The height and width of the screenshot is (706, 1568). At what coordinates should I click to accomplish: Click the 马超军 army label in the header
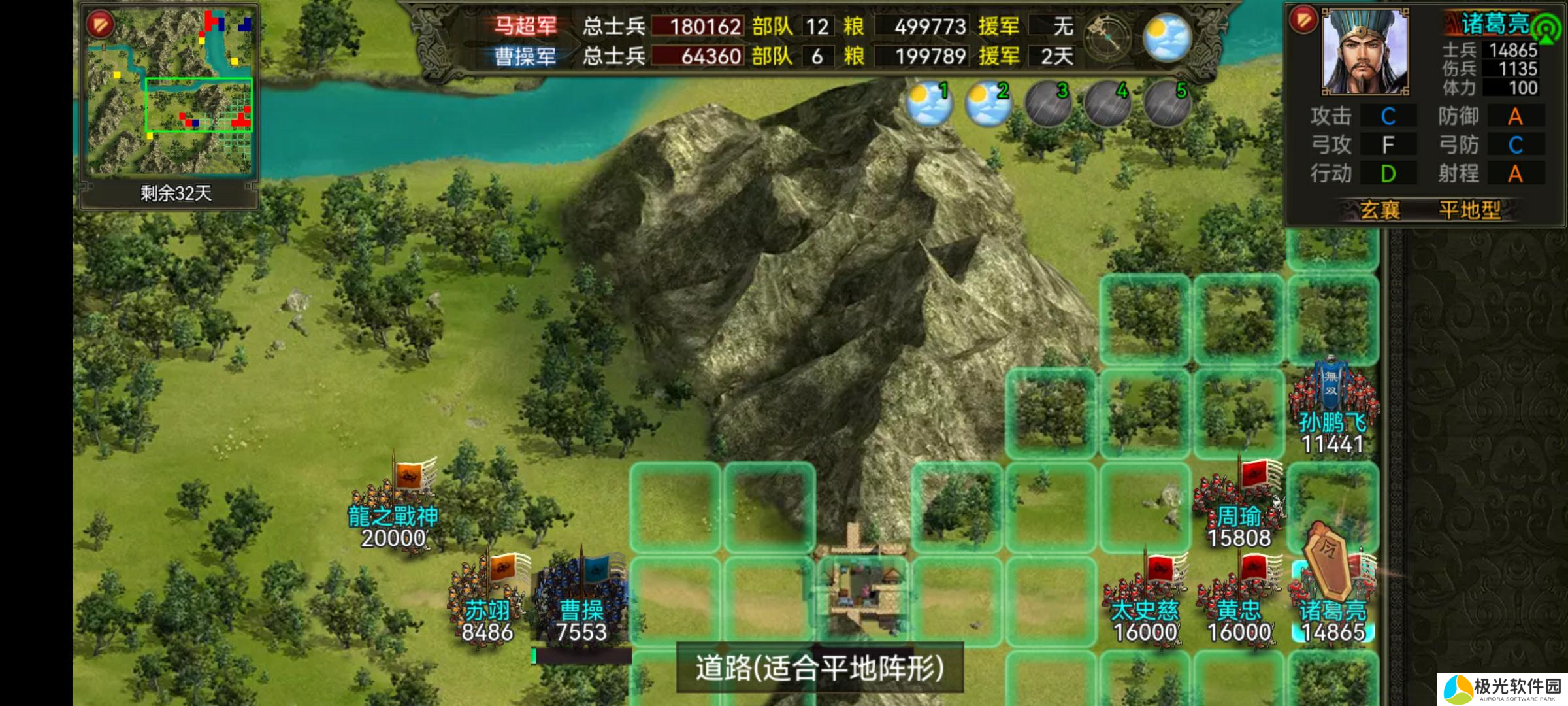point(525,26)
